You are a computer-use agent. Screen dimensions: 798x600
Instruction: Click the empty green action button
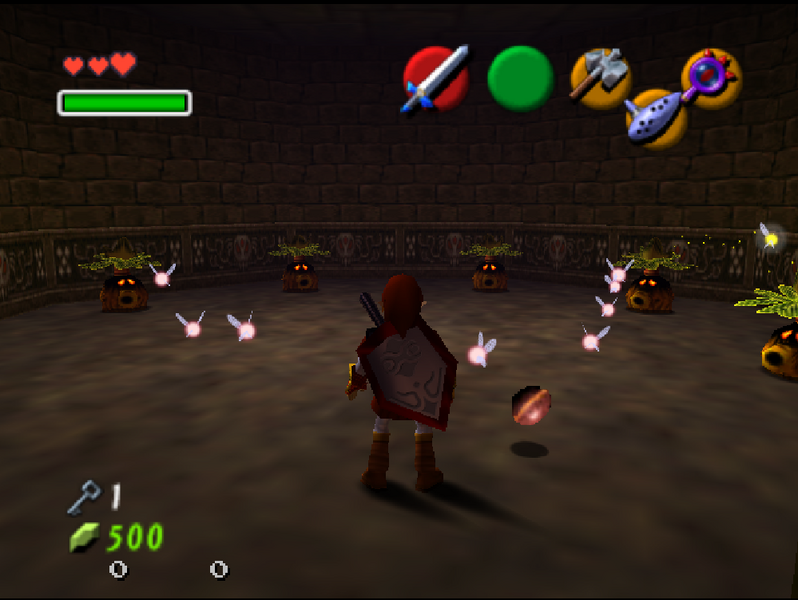520,78
